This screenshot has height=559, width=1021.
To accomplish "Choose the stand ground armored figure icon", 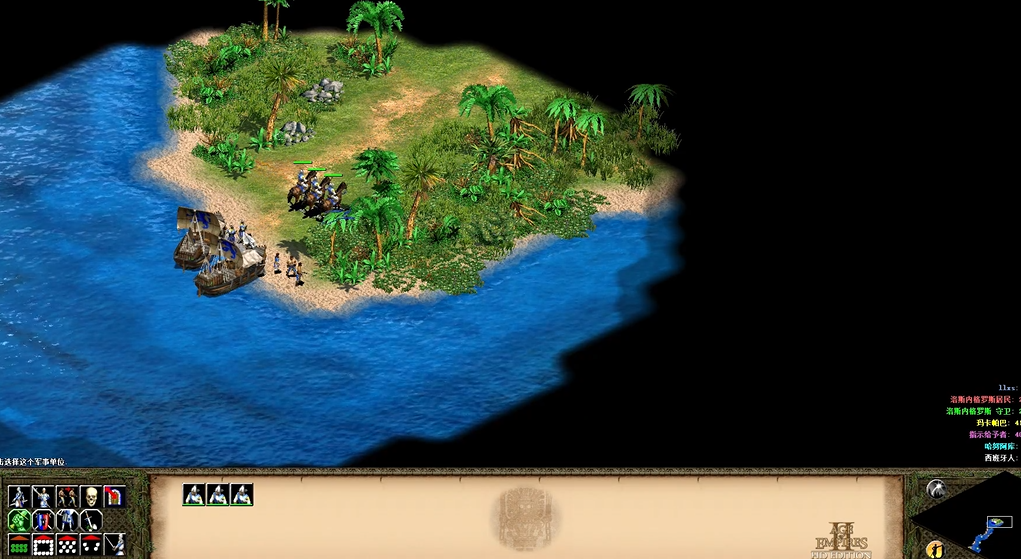I will coord(66,521).
